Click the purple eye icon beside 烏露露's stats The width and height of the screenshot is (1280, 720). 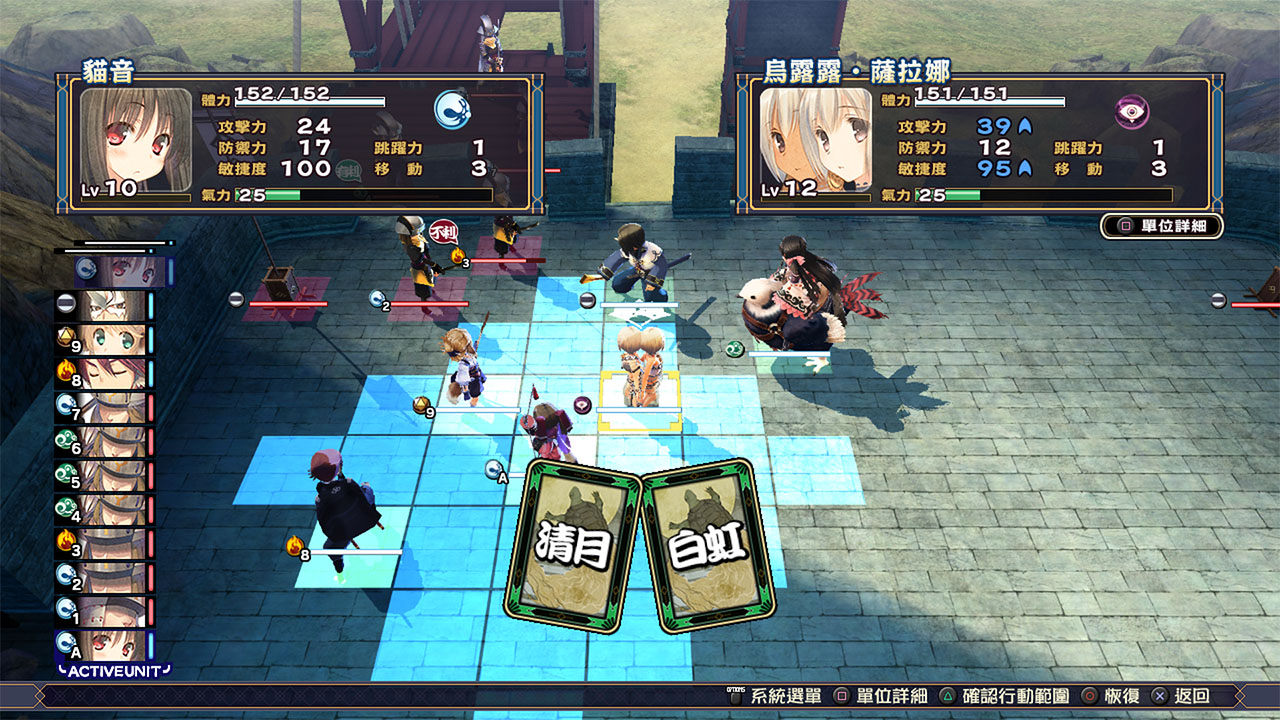(1132, 111)
